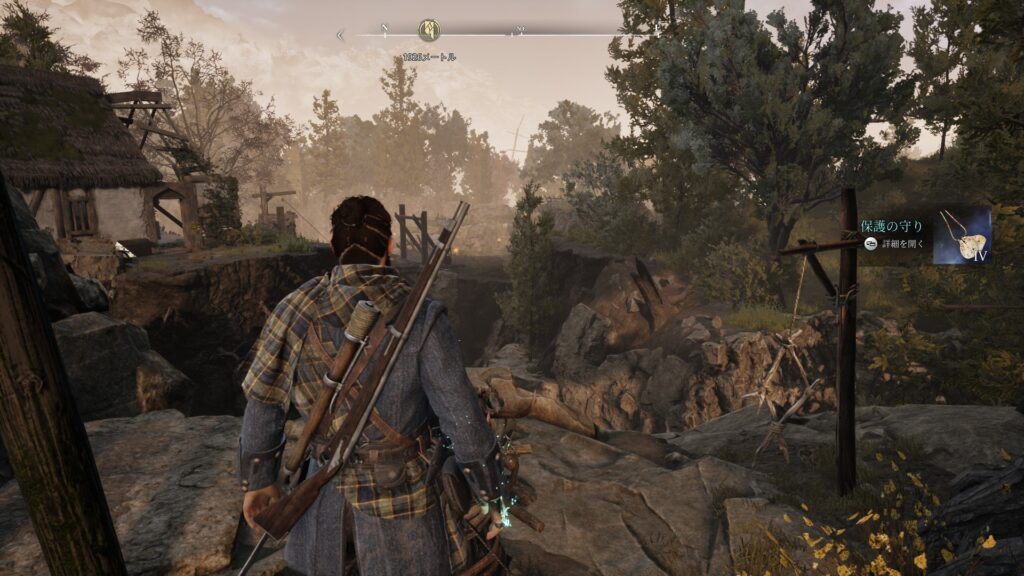Click the quest marker on the compass

tap(429, 30)
